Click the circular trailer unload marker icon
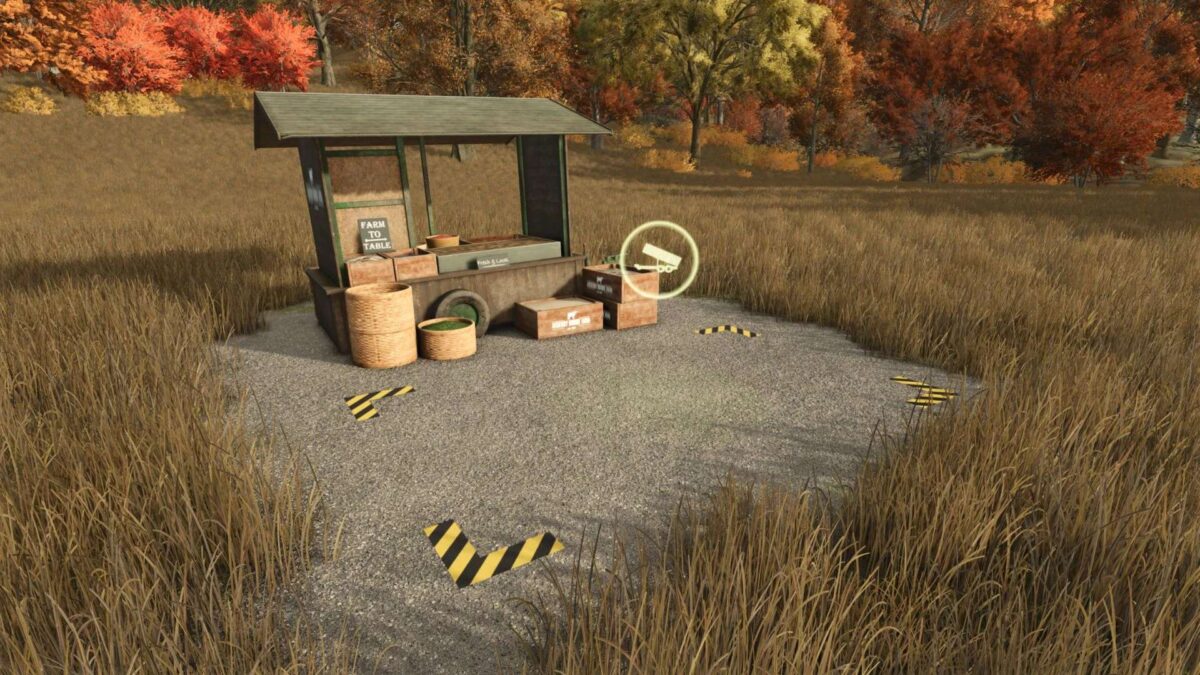 (659, 260)
